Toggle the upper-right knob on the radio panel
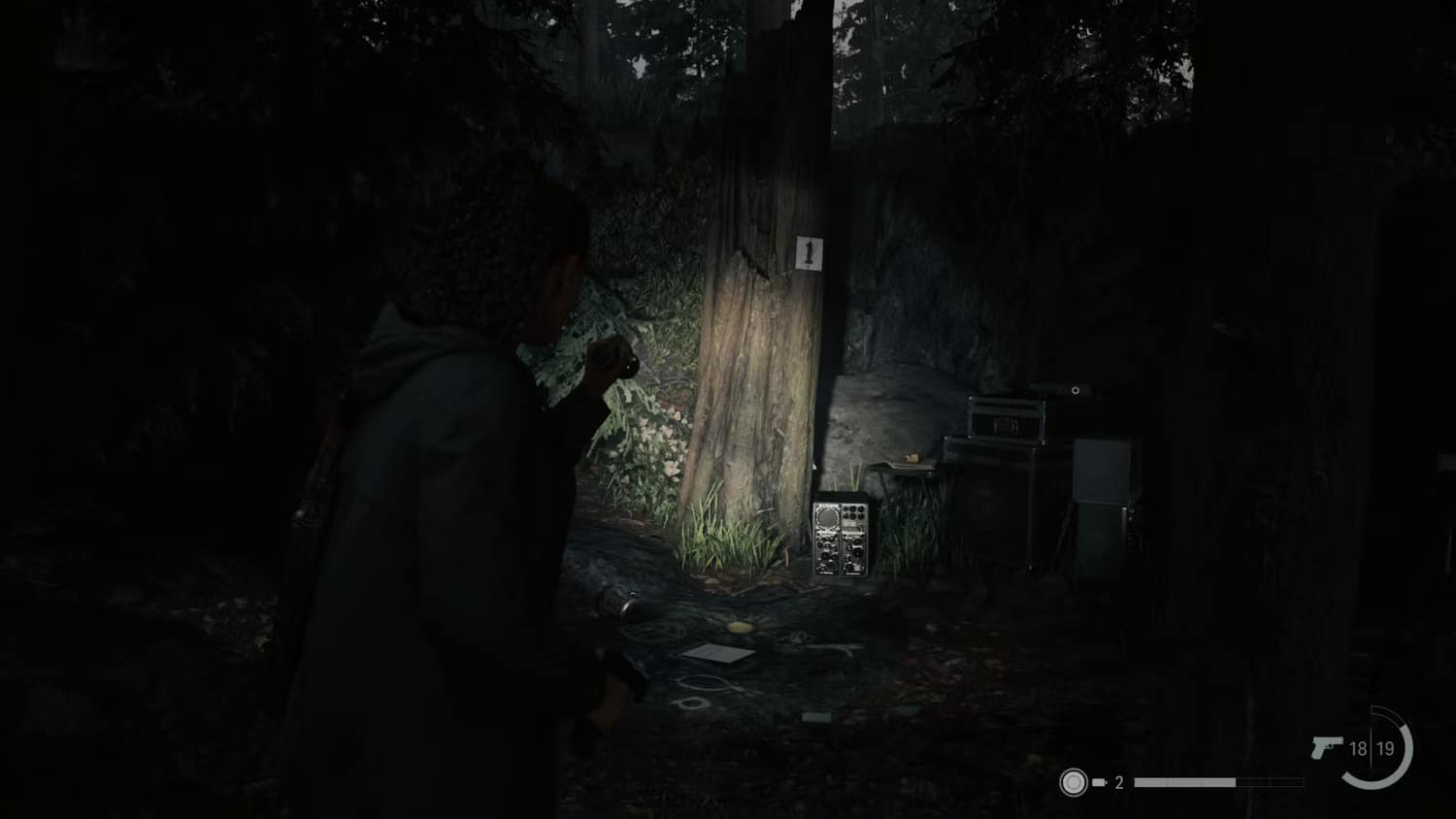The height and width of the screenshot is (819, 1456). click(861, 508)
